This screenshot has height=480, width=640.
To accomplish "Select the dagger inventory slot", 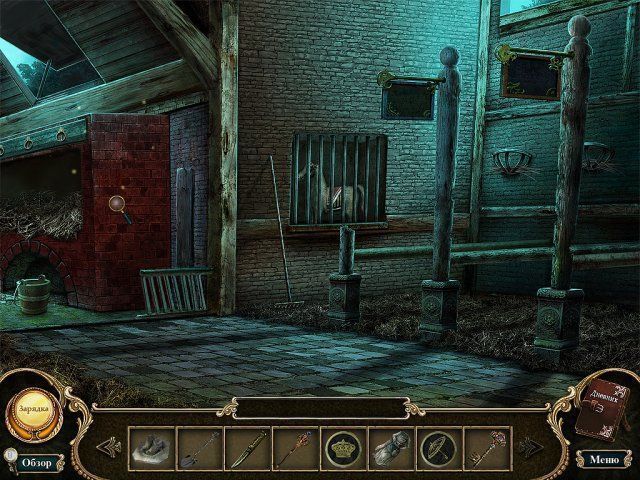I will click(x=248, y=447).
